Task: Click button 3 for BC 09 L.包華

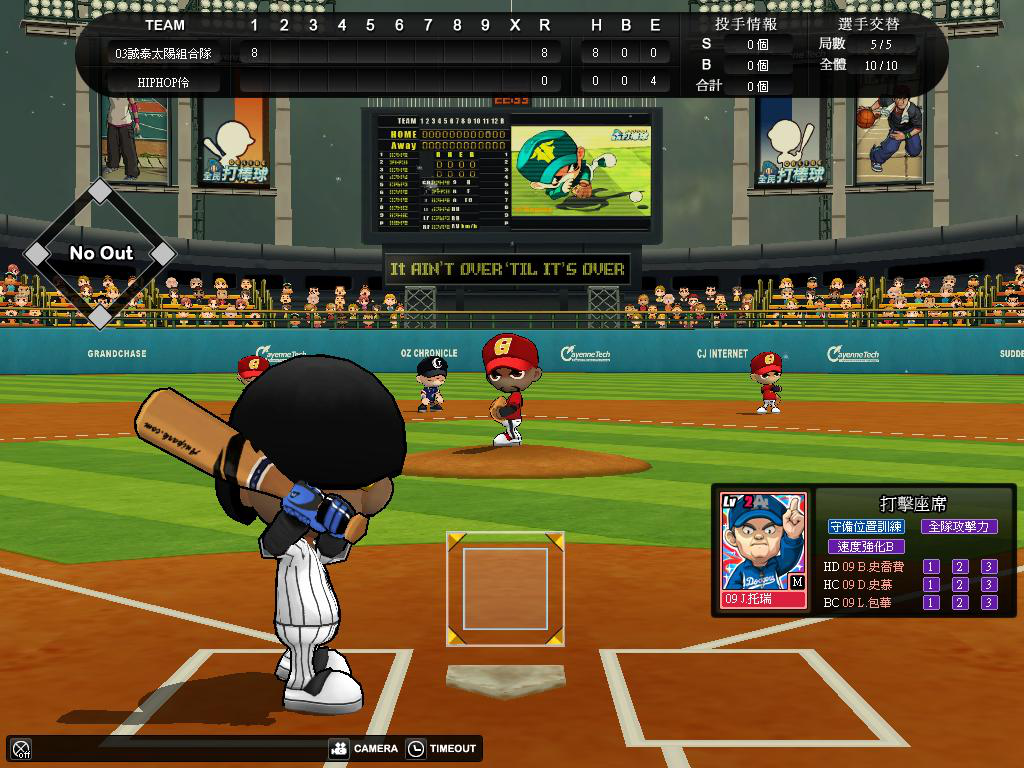Action: tap(989, 603)
